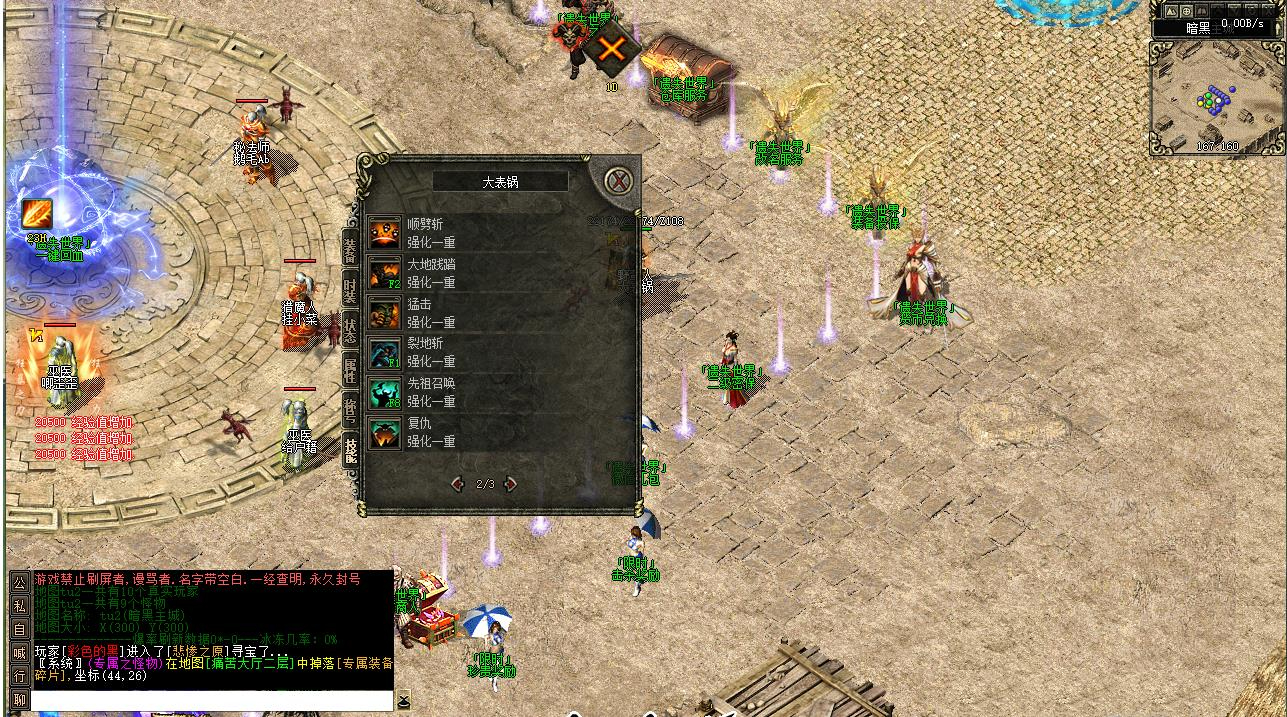The width and height of the screenshot is (1287, 717).
Task: Choose the 喊 shout chat channel
Action: click(x=19, y=652)
